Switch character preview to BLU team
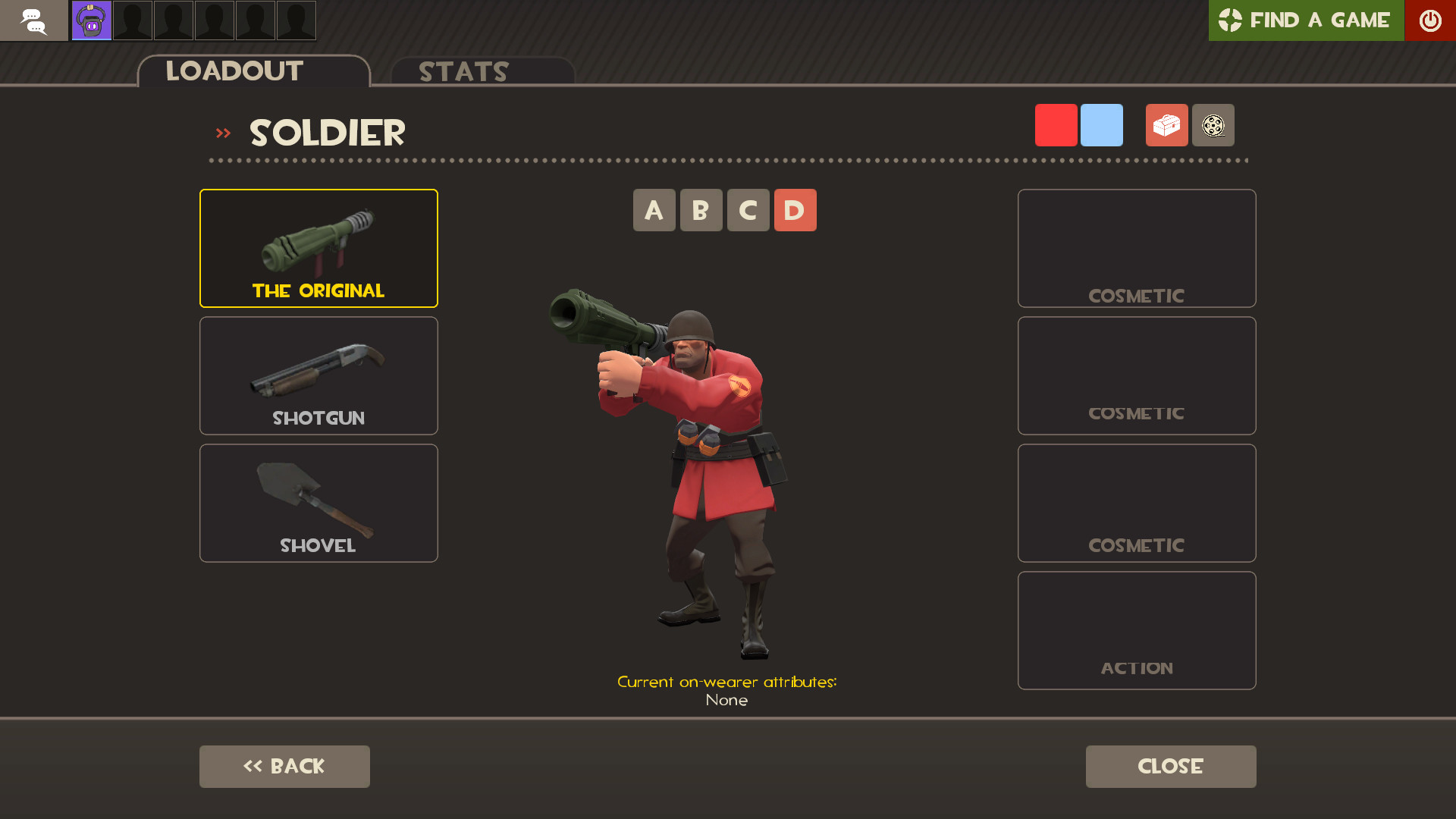Viewport: 1456px width, 819px height. 1101,124
